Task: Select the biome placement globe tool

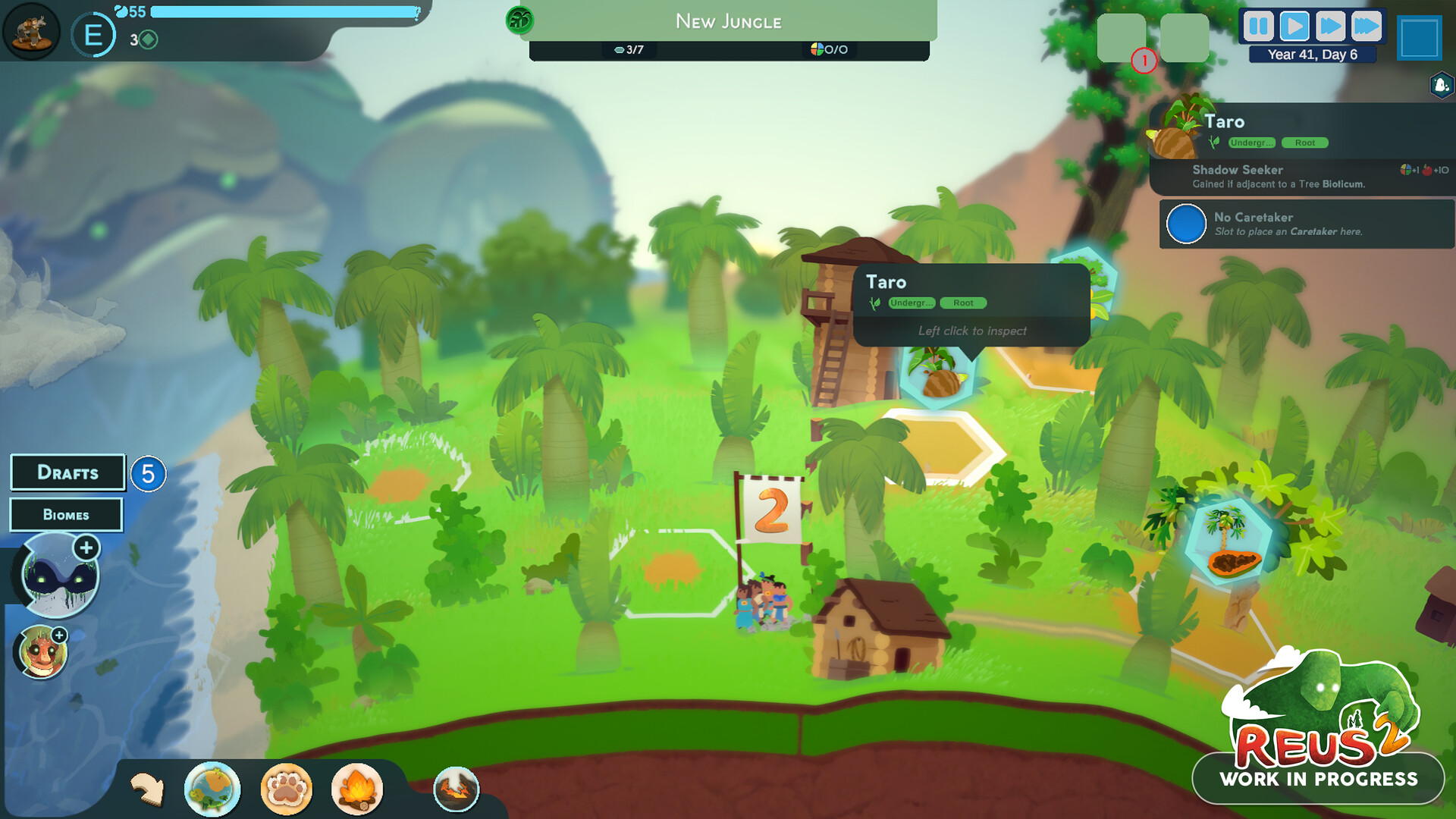Action: (213, 789)
